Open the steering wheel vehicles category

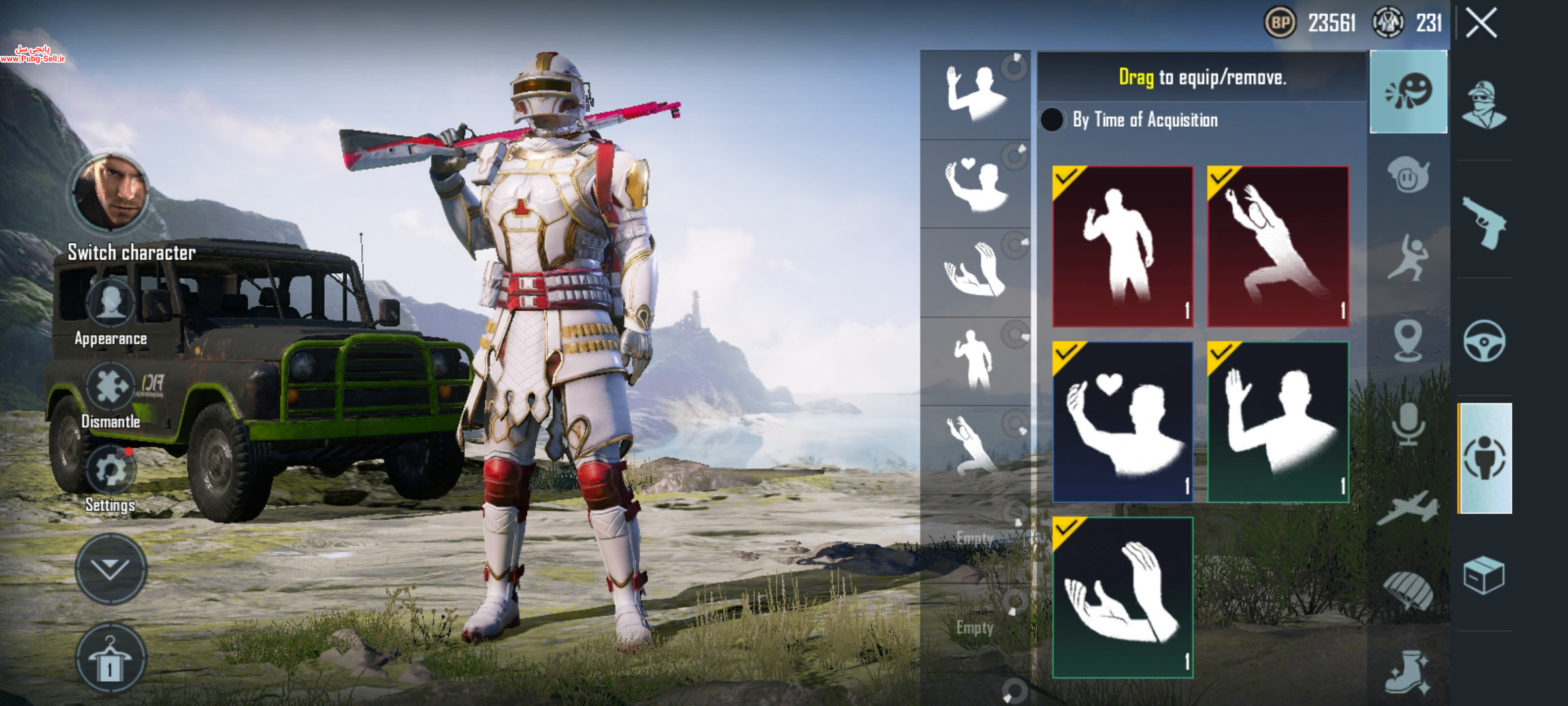[x=1484, y=341]
